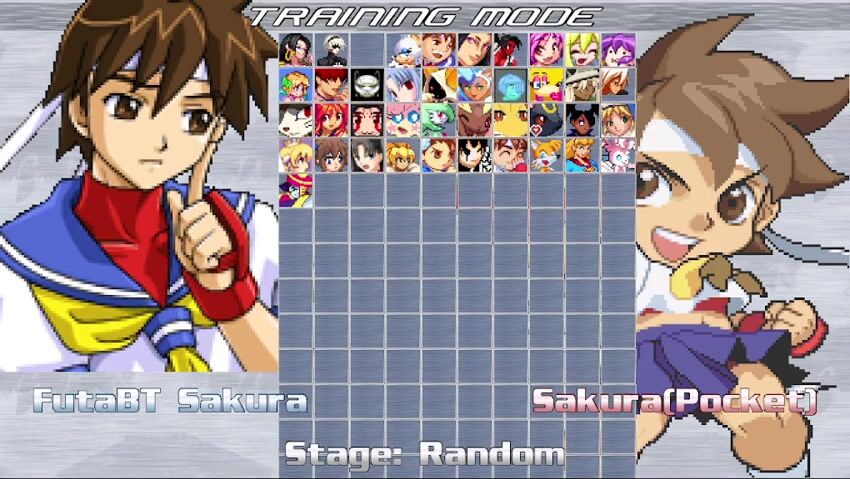Select the Umbreon black creature portrait
The image size is (850, 479).
(547, 119)
